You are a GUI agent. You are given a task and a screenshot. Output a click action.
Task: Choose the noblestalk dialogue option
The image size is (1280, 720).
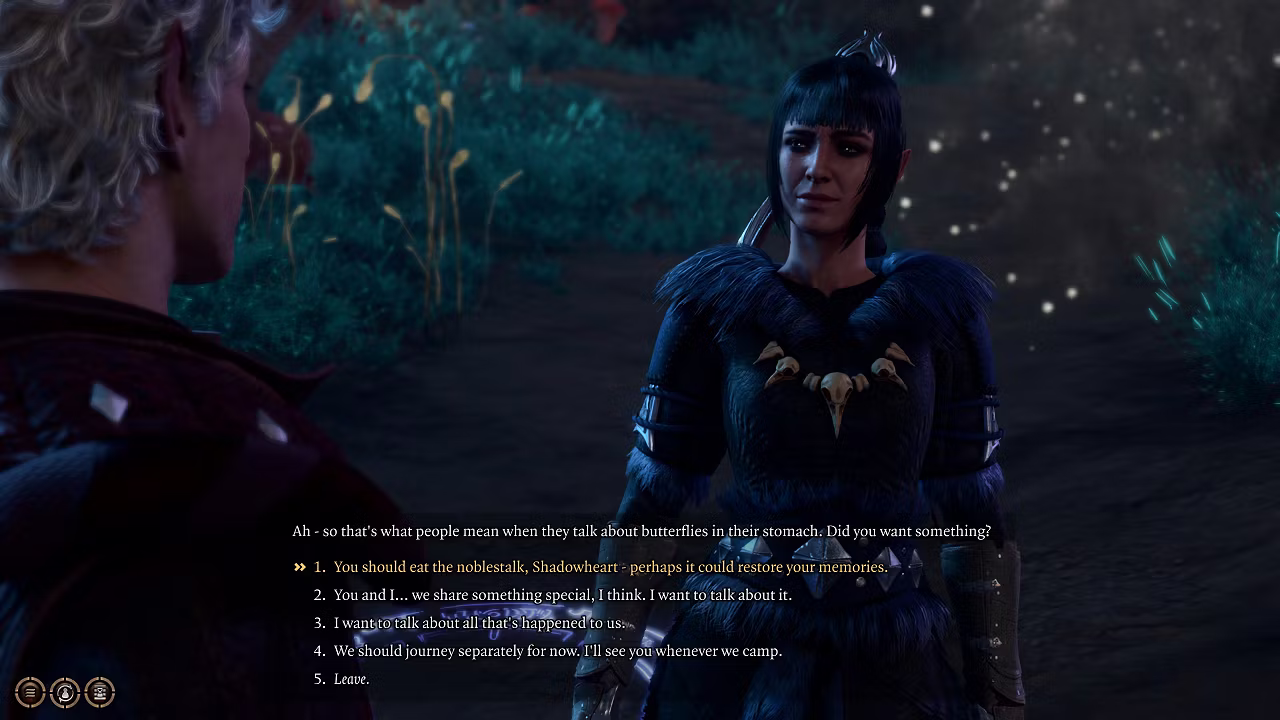click(609, 567)
